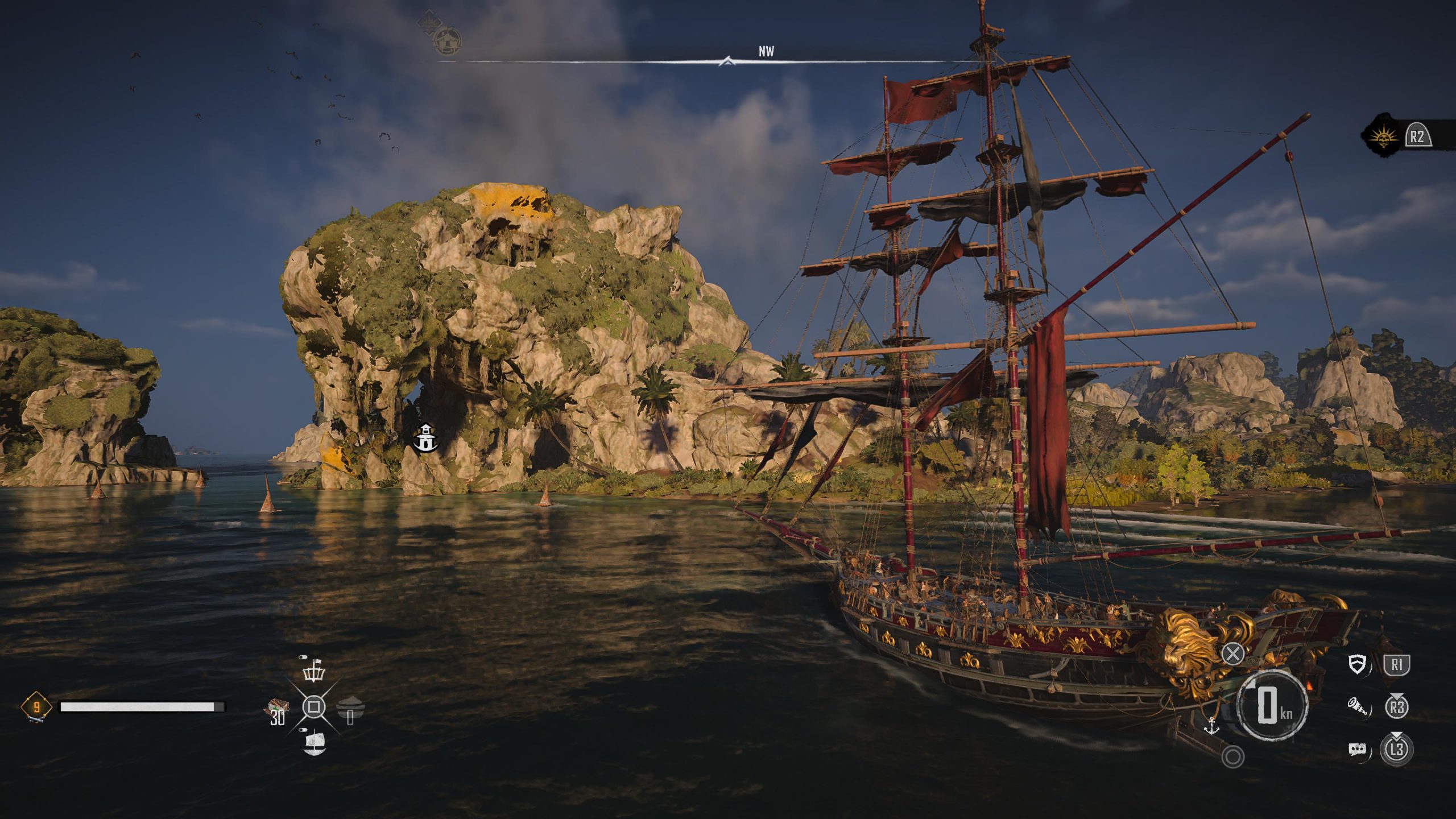Screen dimensions: 1456x819
Task: Click the lighthouse outpost marker on the island
Action: click(x=425, y=438)
